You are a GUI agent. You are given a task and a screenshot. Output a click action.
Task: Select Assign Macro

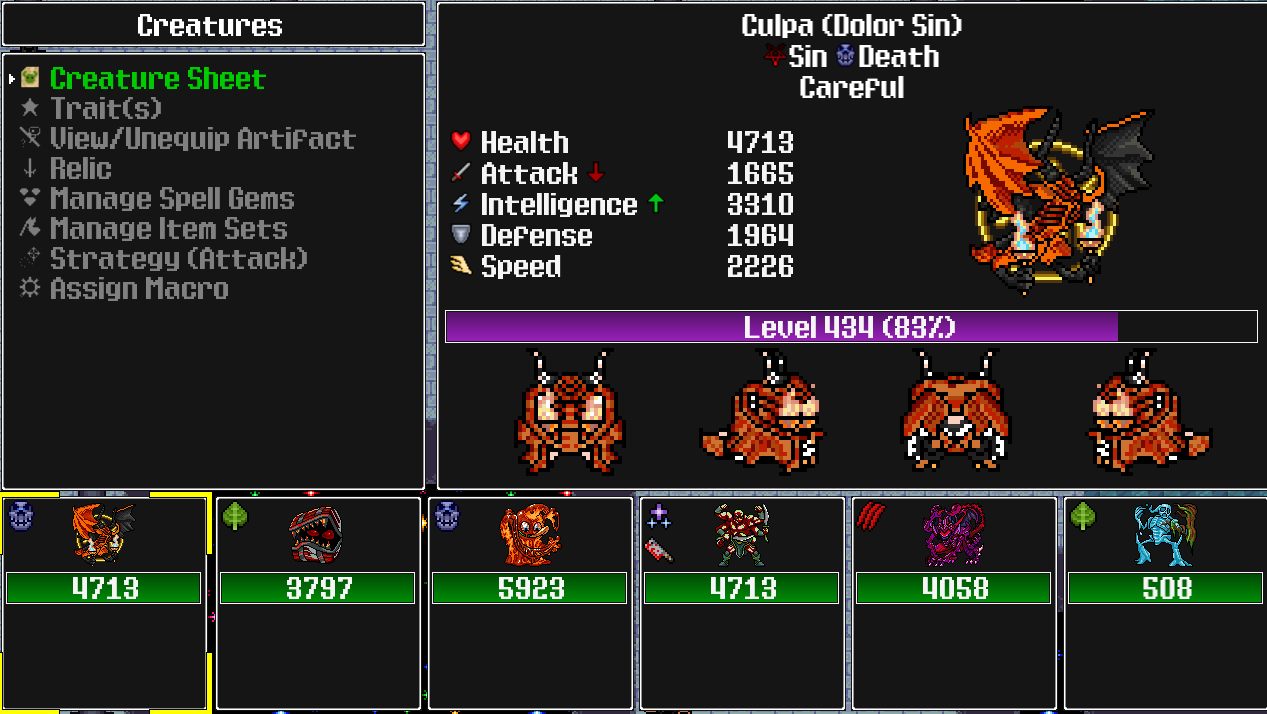tap(139, 288)
